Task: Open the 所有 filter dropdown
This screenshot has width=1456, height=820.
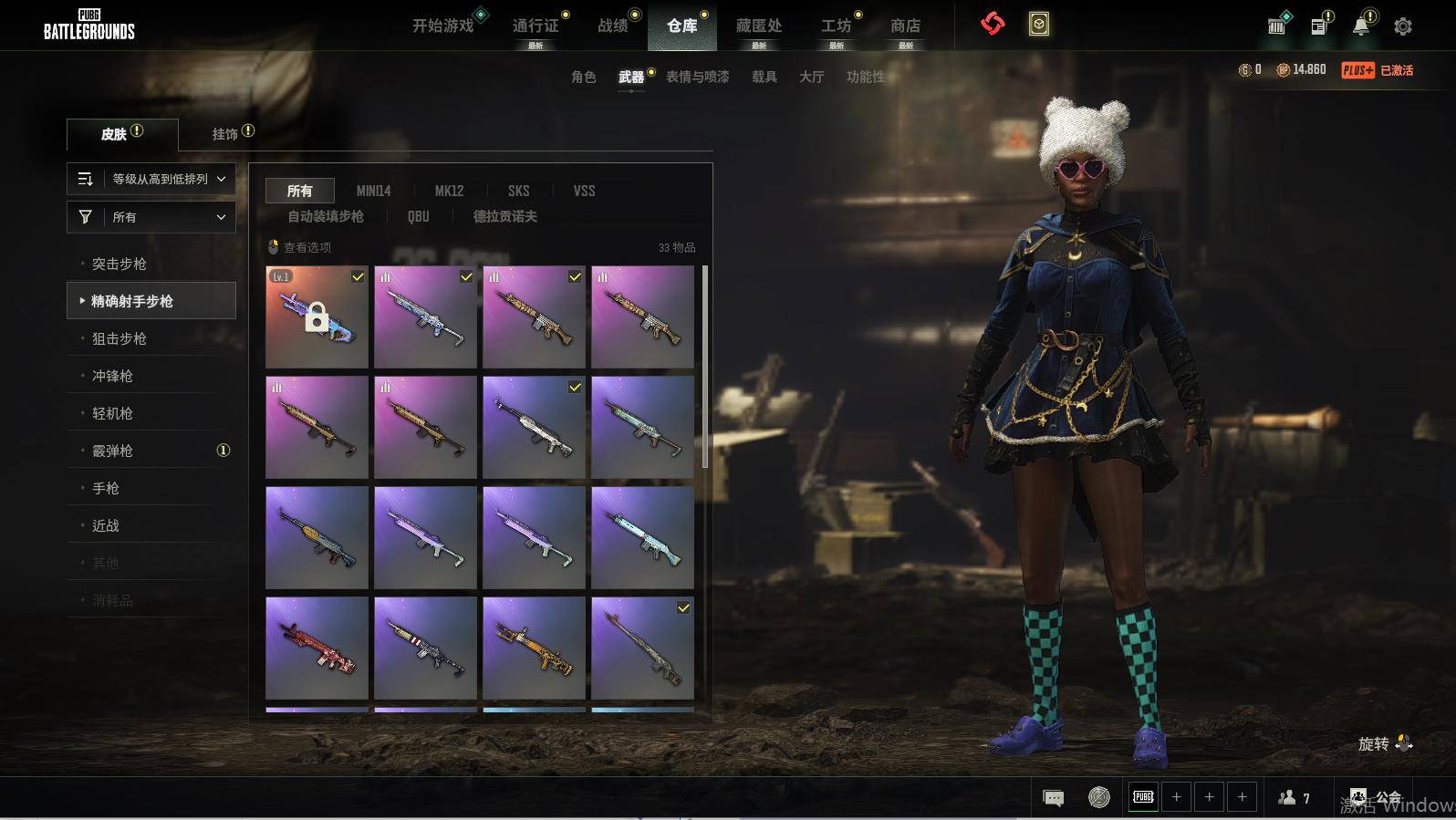Action: (x=151, y=217)
